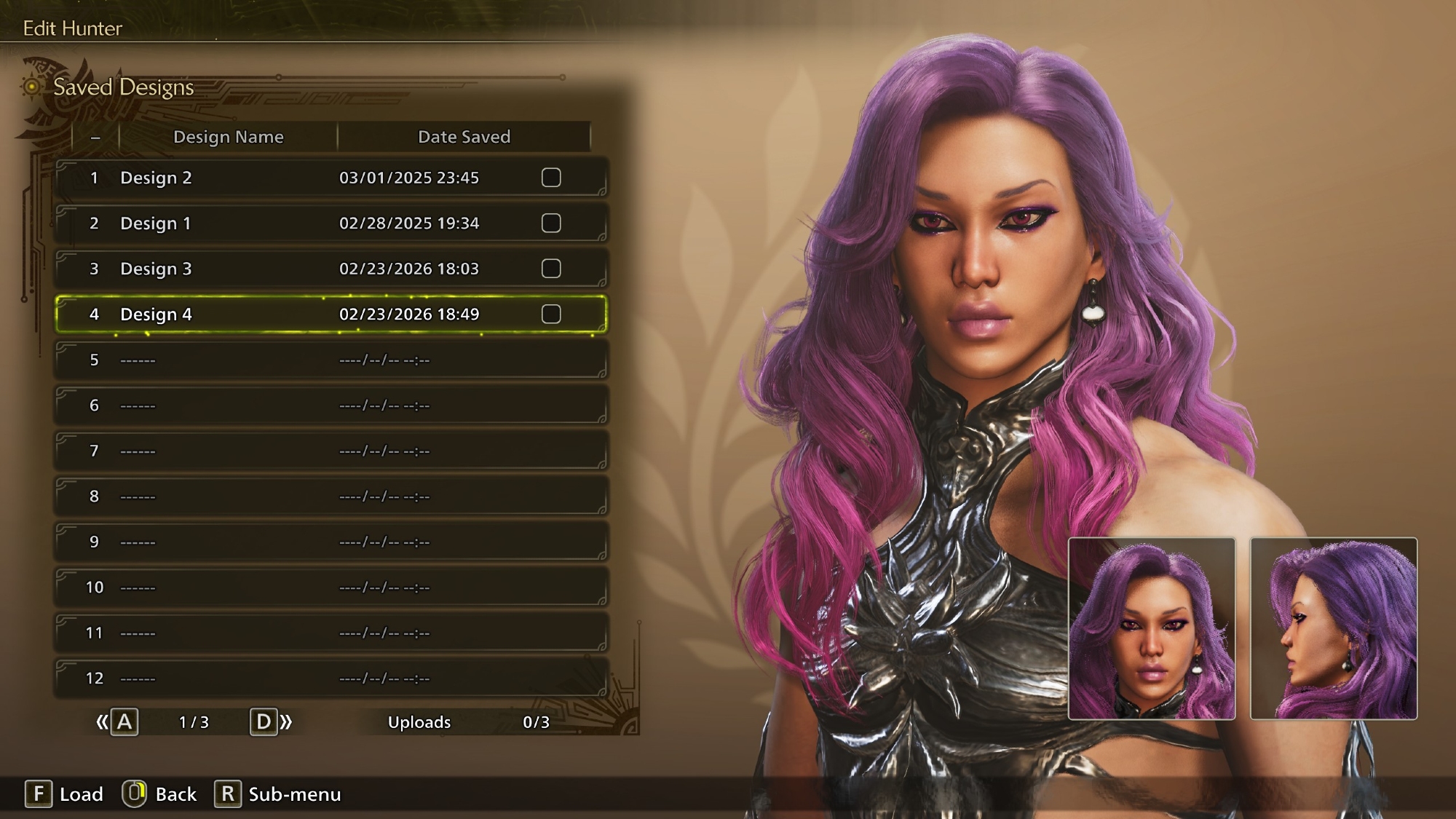This screenshot has width=1456, height=819.
Task: Mark the Design 4 checkbox
Action: click(x=551, y=314)
